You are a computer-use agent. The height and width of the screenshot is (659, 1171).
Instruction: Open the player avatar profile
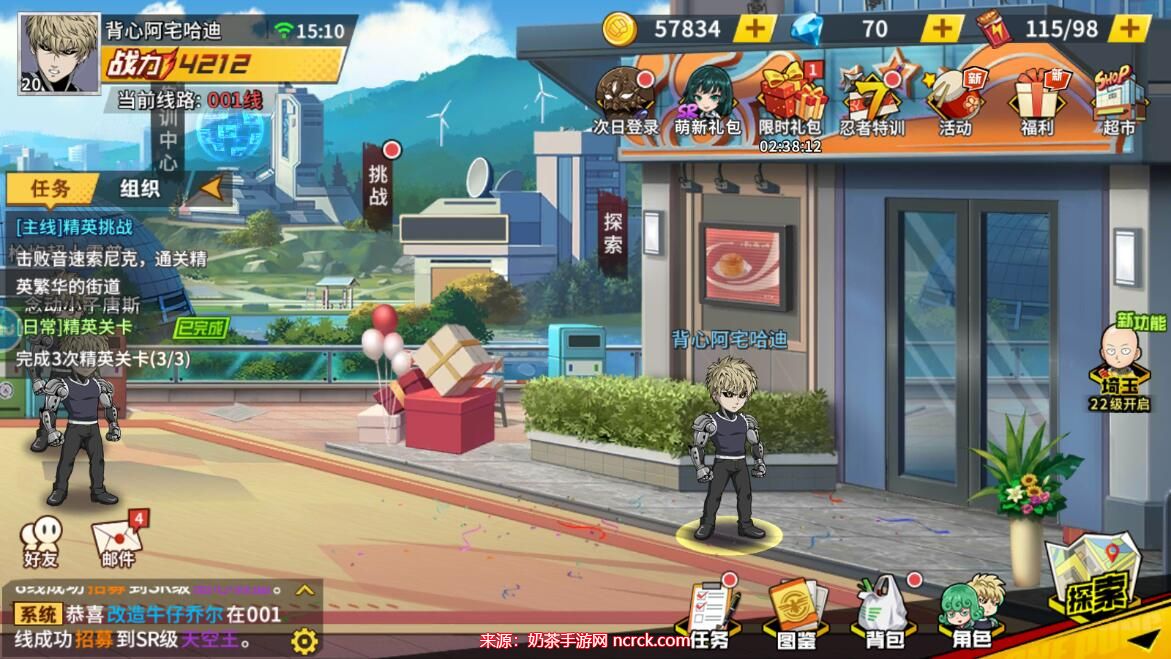[x=59, y=53]
